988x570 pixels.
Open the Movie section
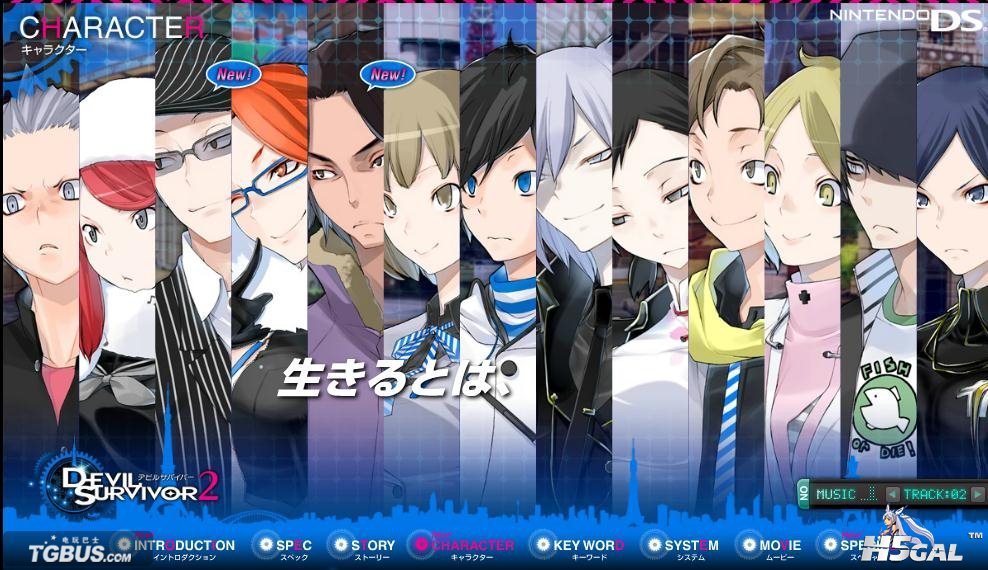coord(769,546)
